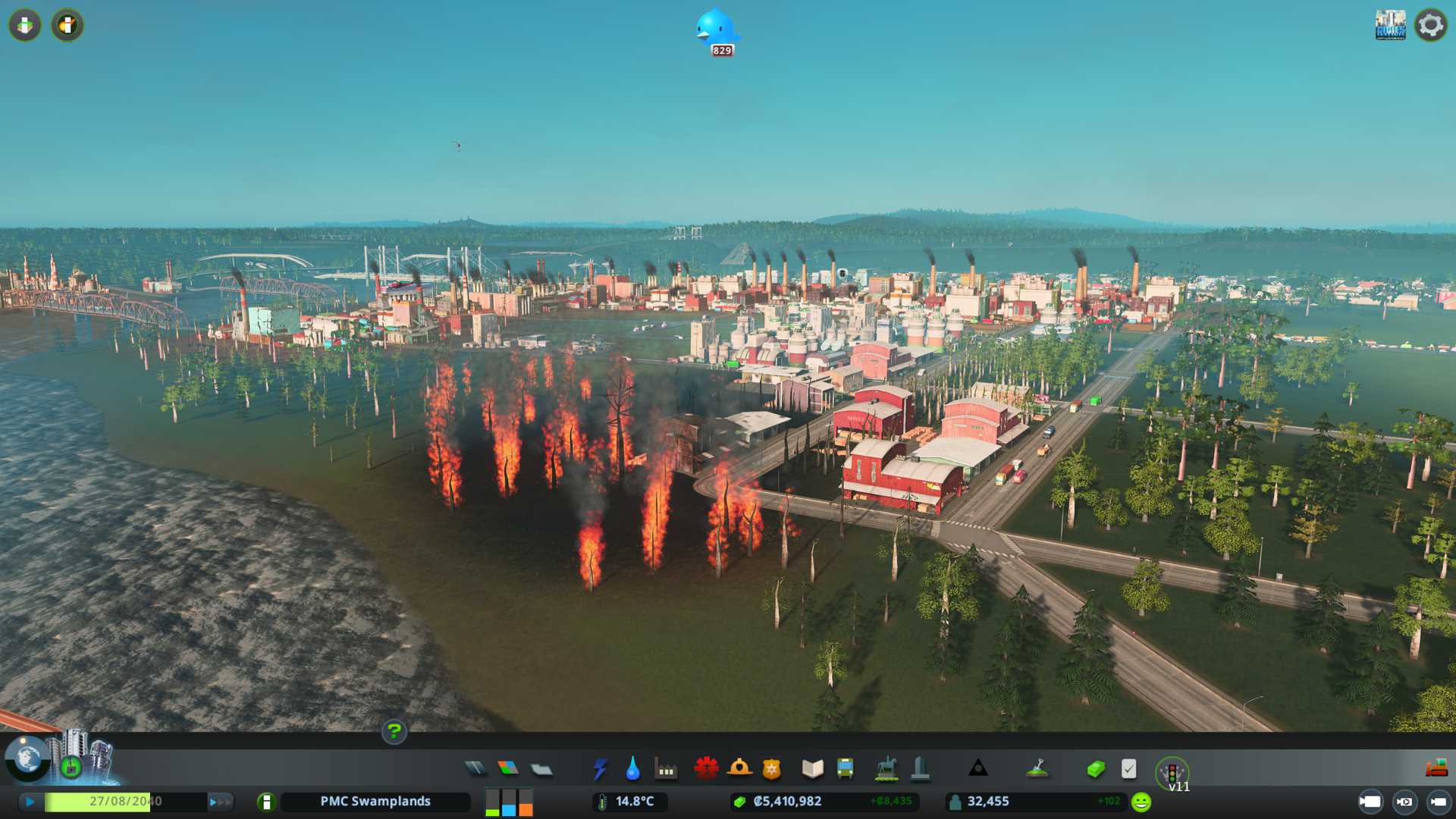Open the Fire Department helmet menu
This screenshot has height=819, width=1456.
tap(739, 769)
